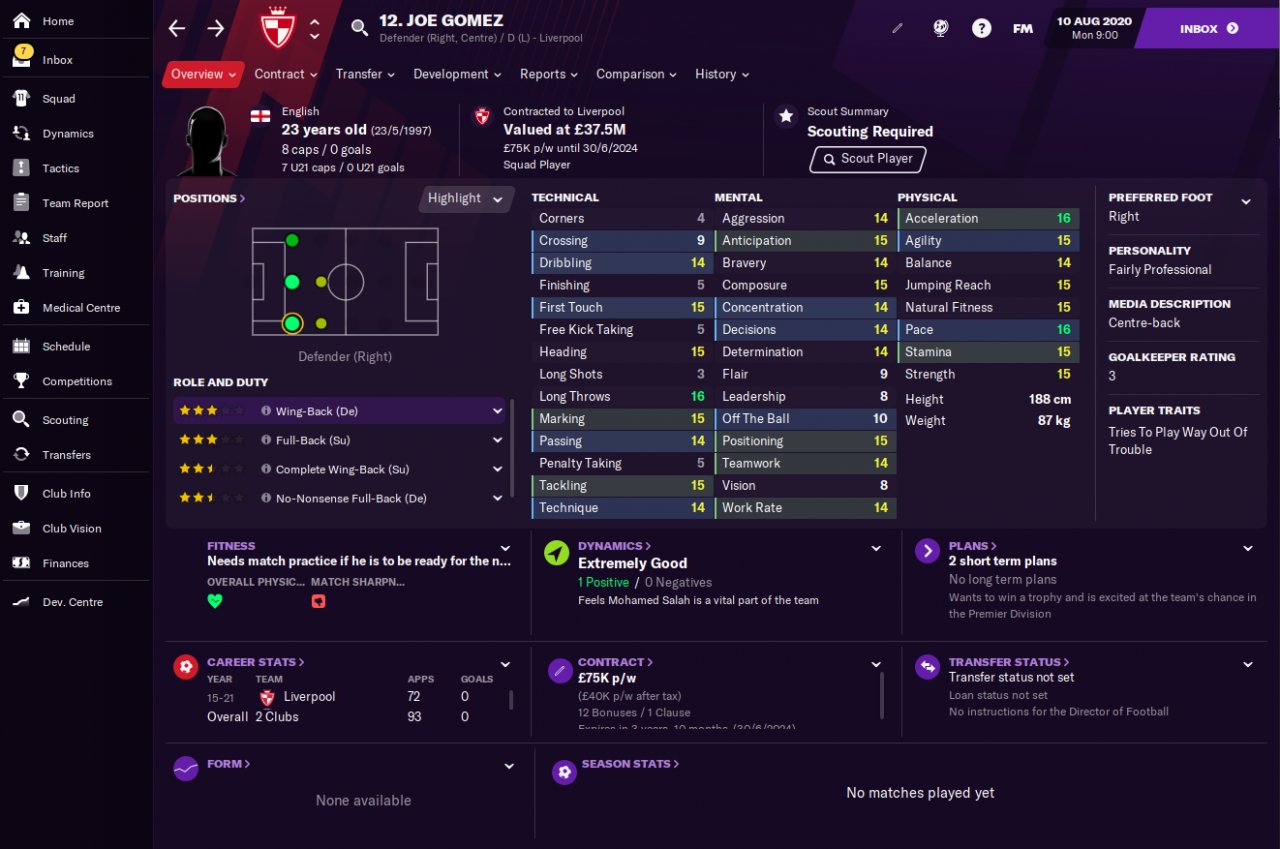Open the Highlight dropdown
This screenshot has width=1280, height=849.
point(466,198)
